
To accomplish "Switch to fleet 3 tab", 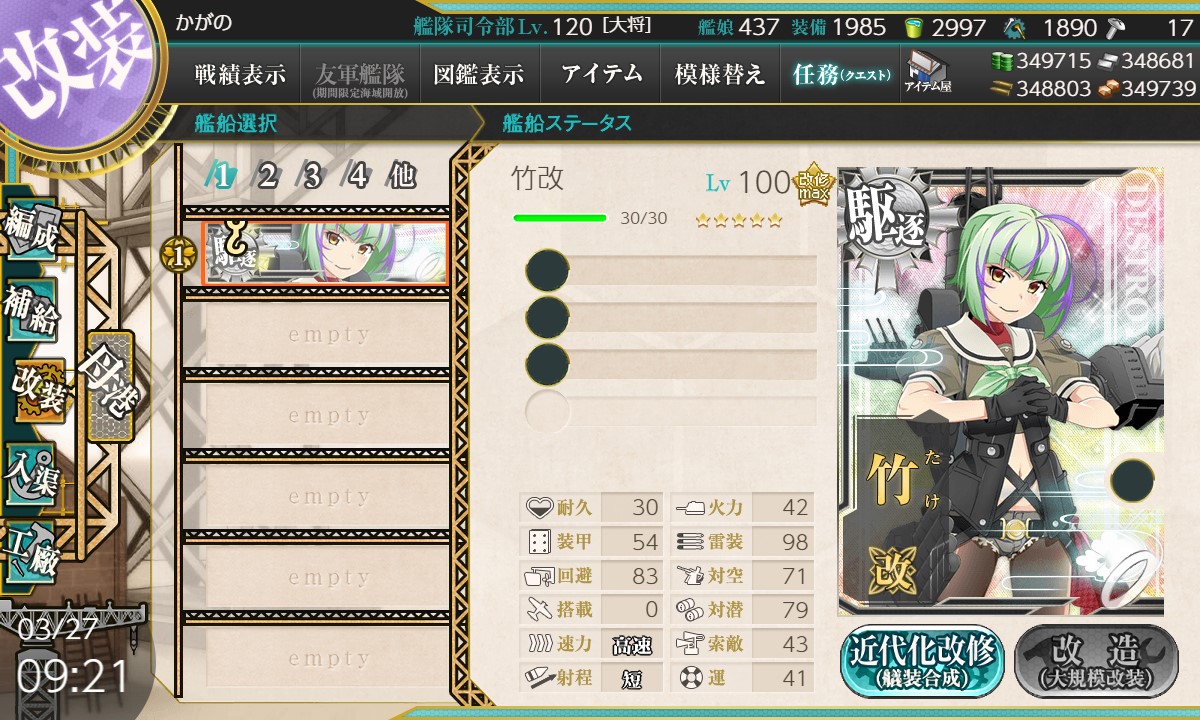I will pyautogui.click(x=312, y=177).
